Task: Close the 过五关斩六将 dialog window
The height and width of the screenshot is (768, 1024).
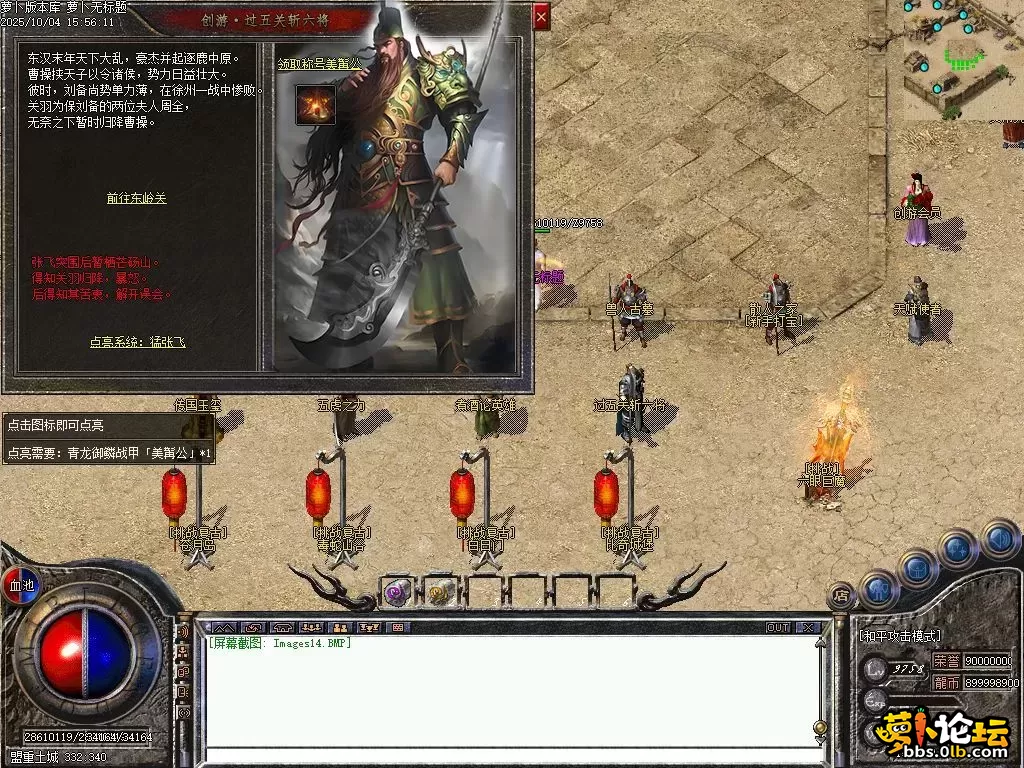Action: (541, 16)
